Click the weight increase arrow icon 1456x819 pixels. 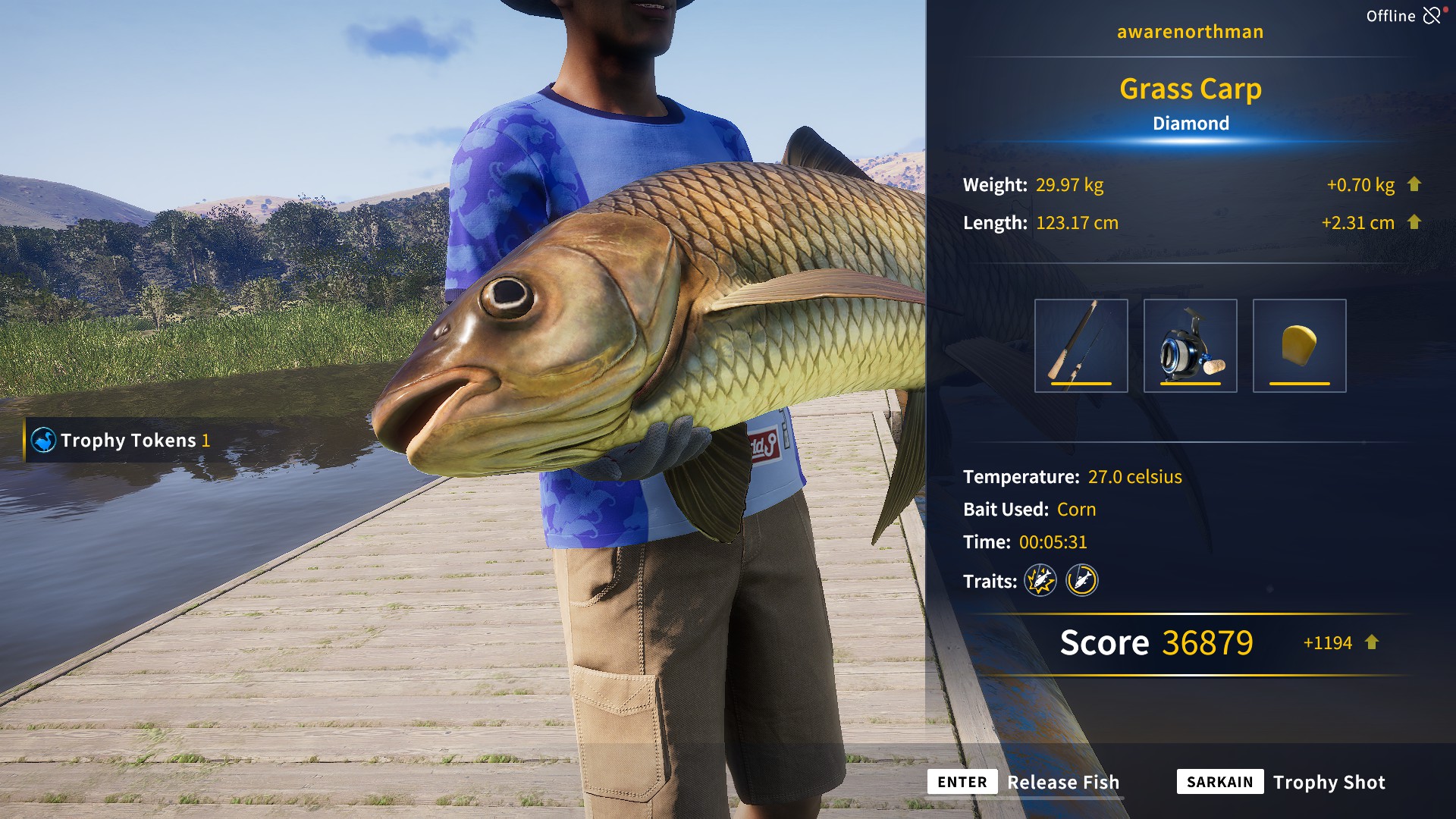1414,184
